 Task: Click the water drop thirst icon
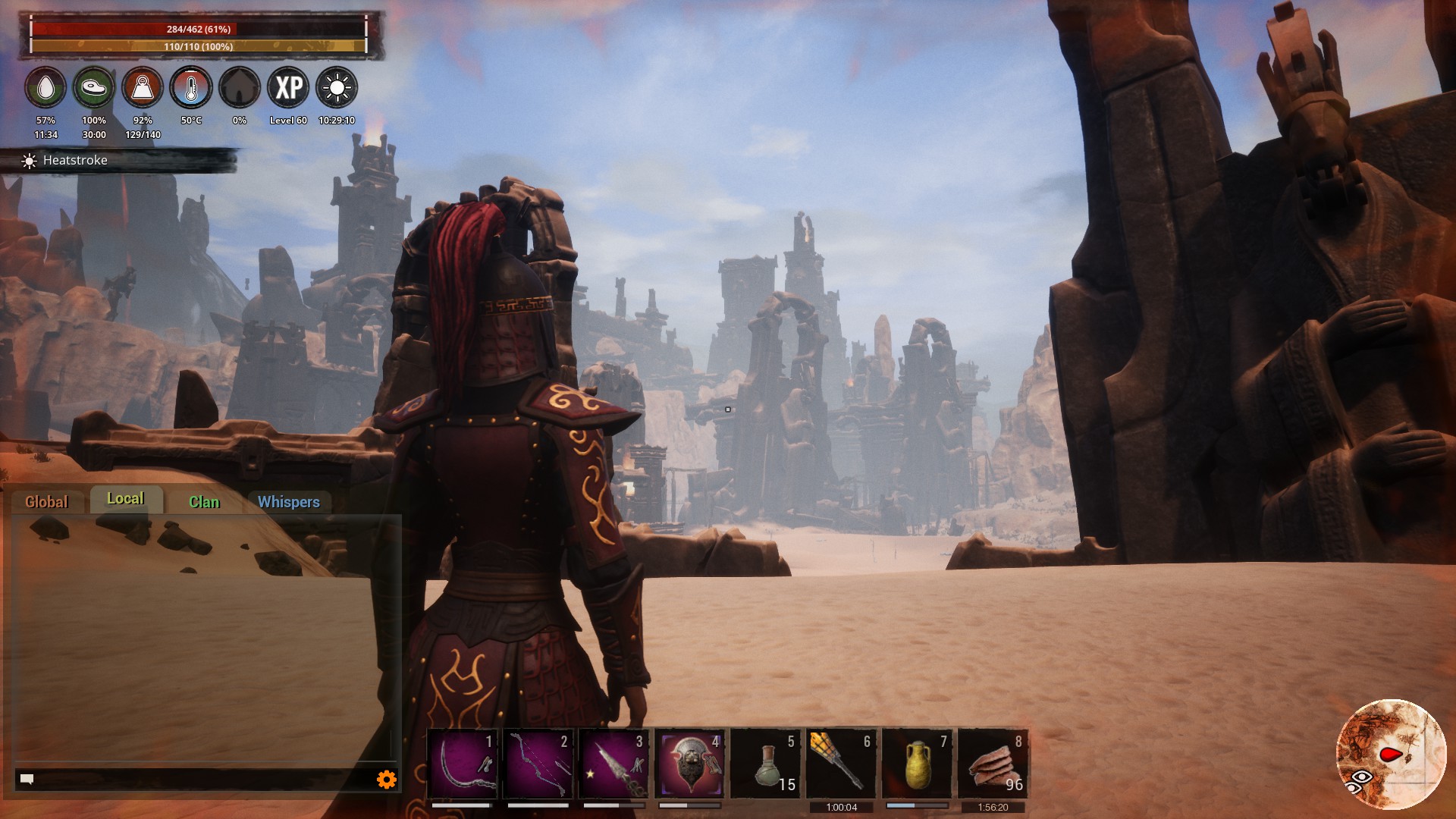pos(45,88)
